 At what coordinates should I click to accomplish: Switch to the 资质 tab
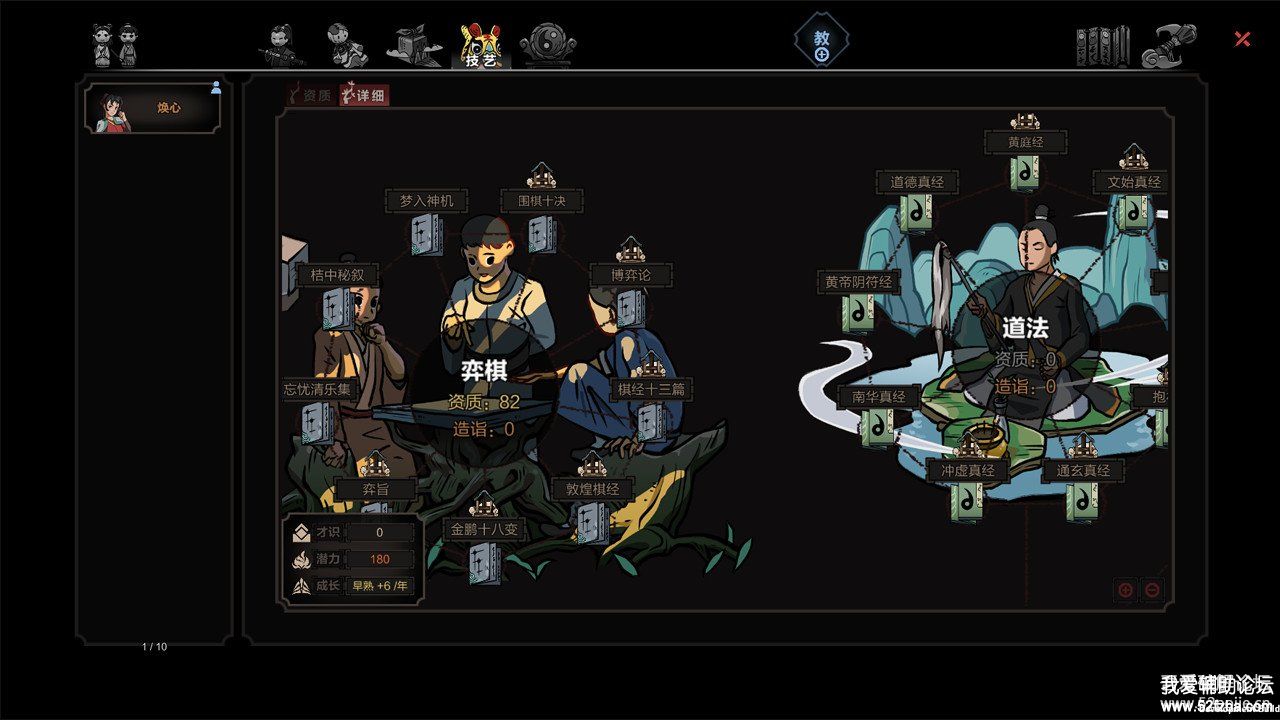tap(310, 96)
